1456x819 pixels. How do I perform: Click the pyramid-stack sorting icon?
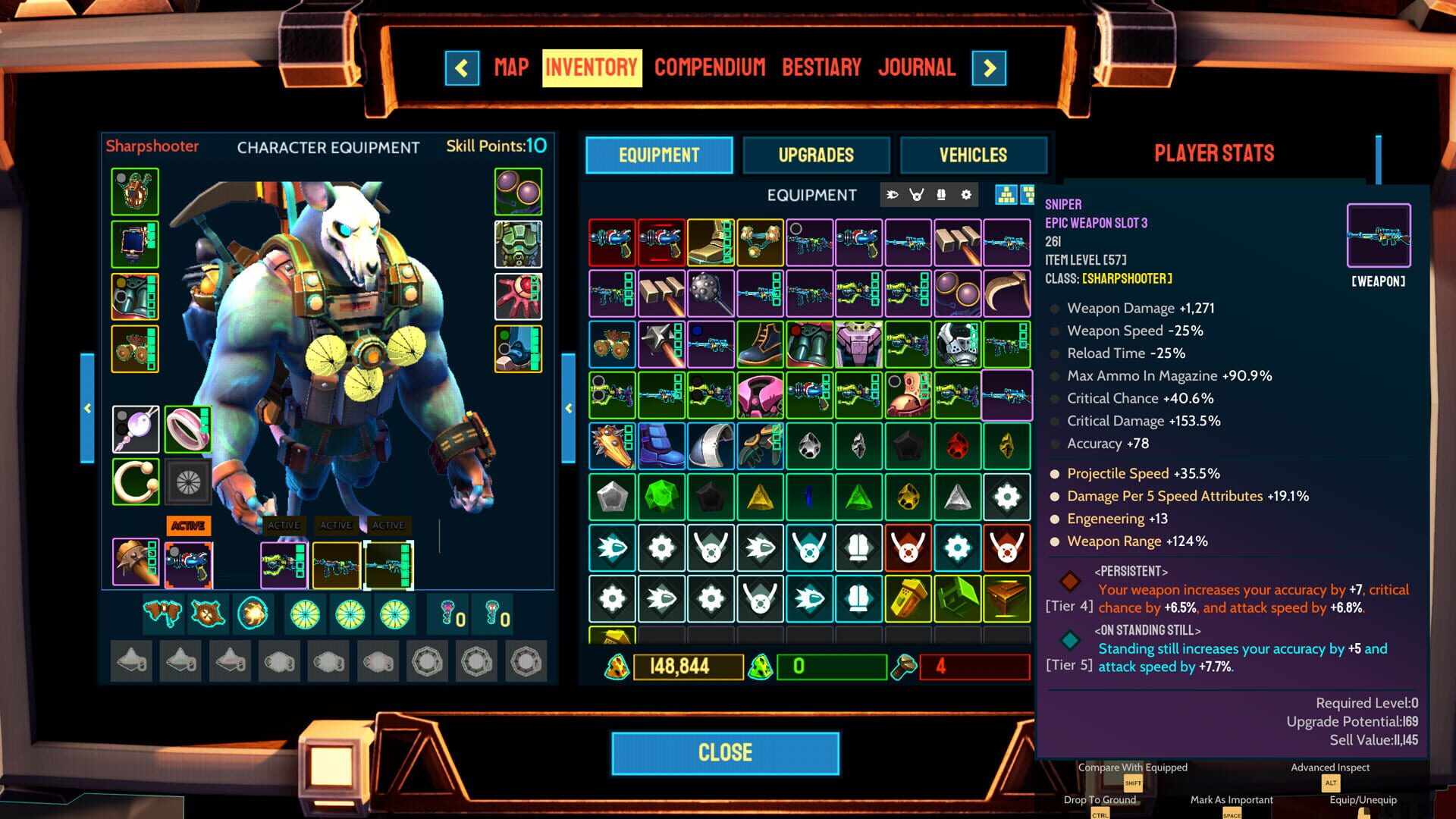(x=1006, y=195)
